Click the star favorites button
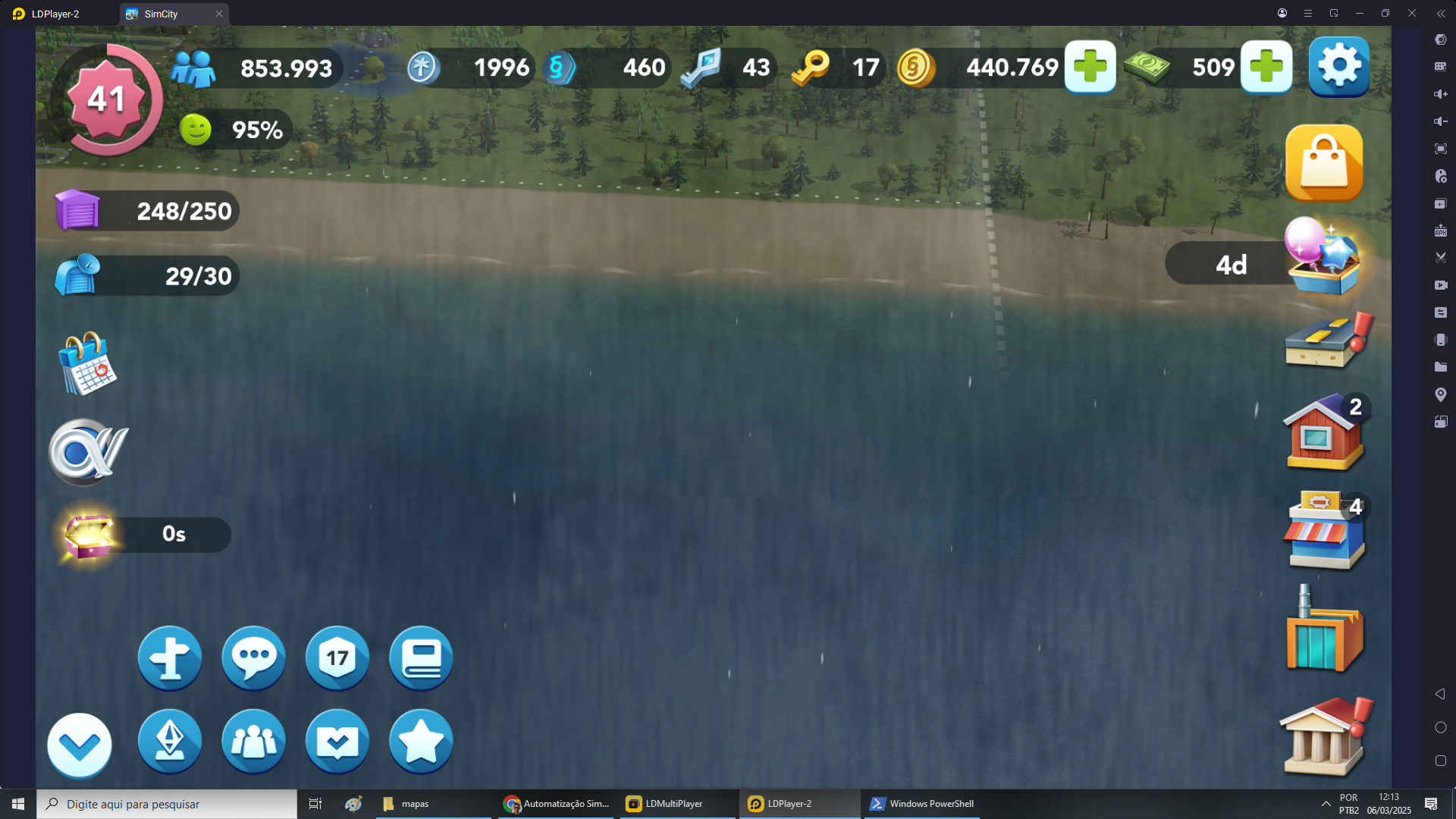This screenshot has width=1456, height=819. [421, 741]
